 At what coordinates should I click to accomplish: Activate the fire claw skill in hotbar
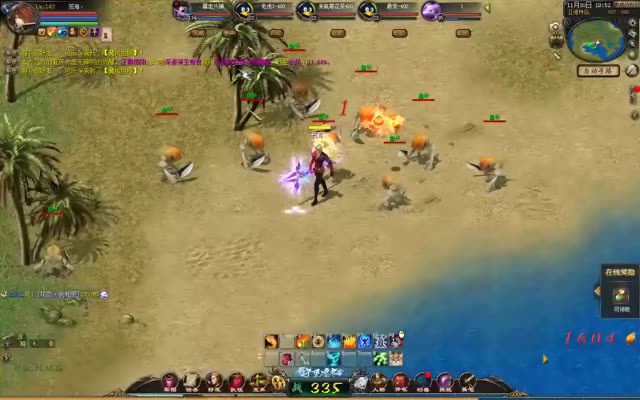tap(271, 342)
